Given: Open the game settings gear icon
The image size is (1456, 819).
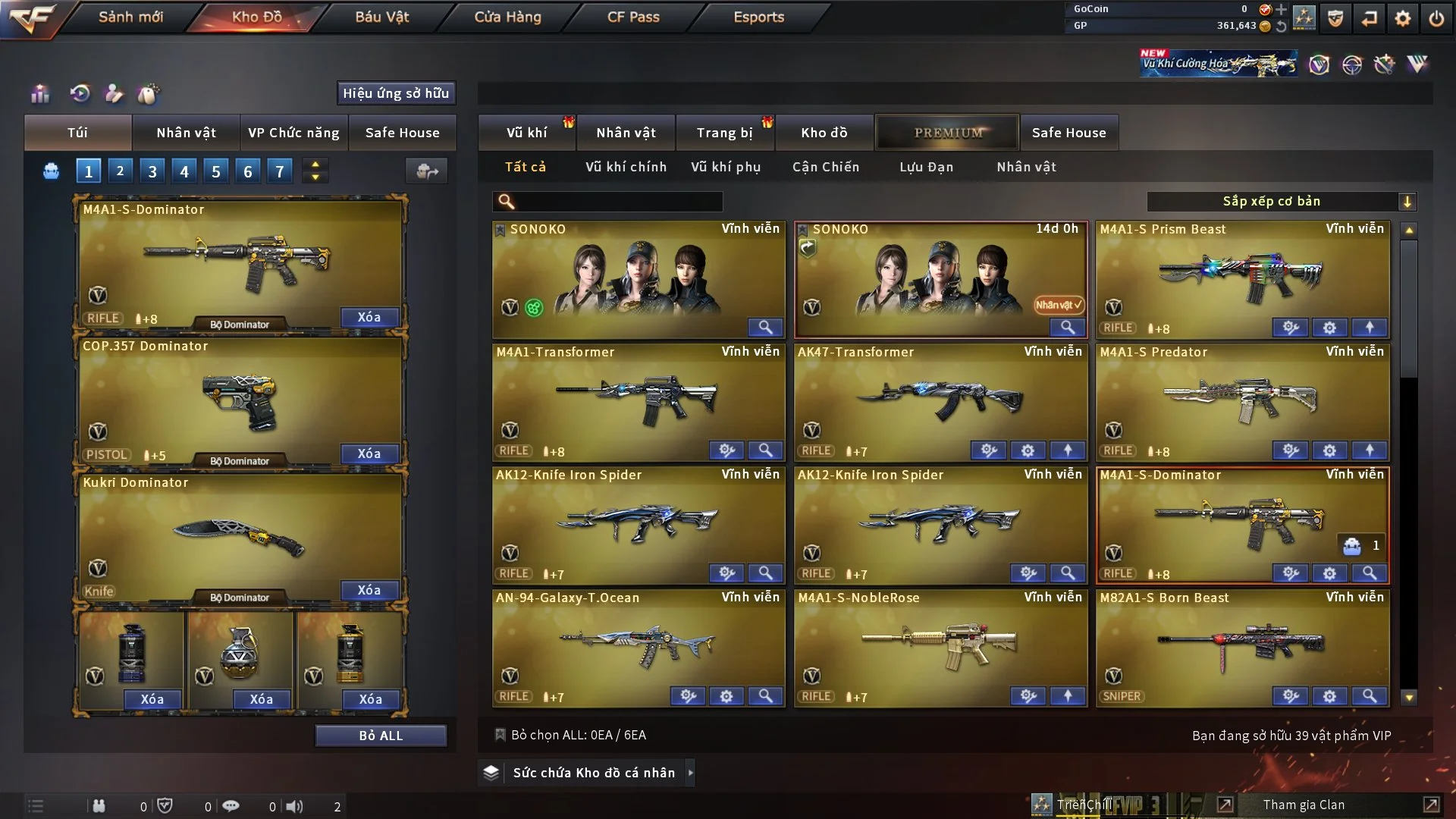Looking at the screenshot, I should (1403, 17).
